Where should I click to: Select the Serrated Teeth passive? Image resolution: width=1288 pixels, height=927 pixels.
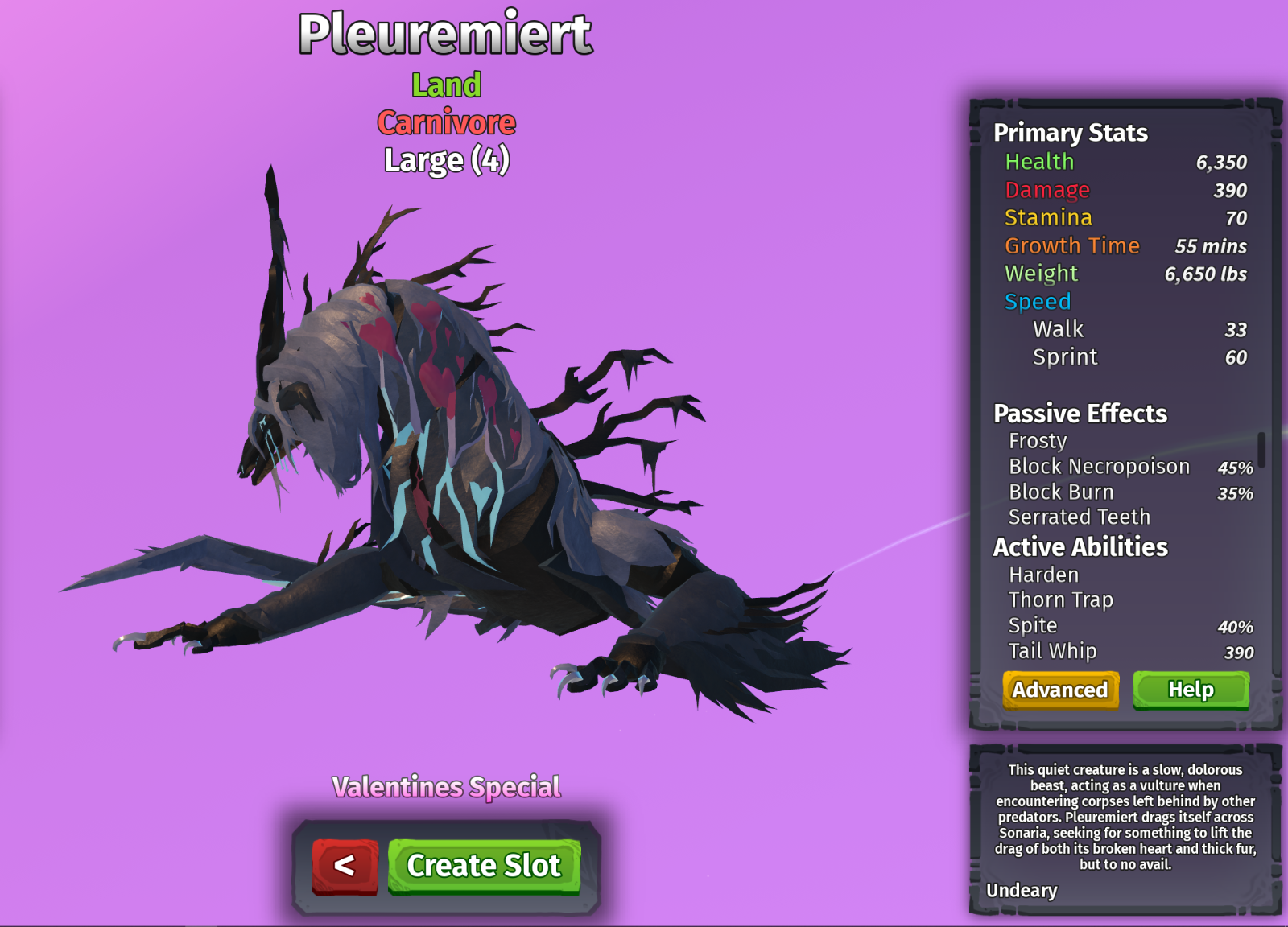pyautogui.click(x=1079, y=517)
